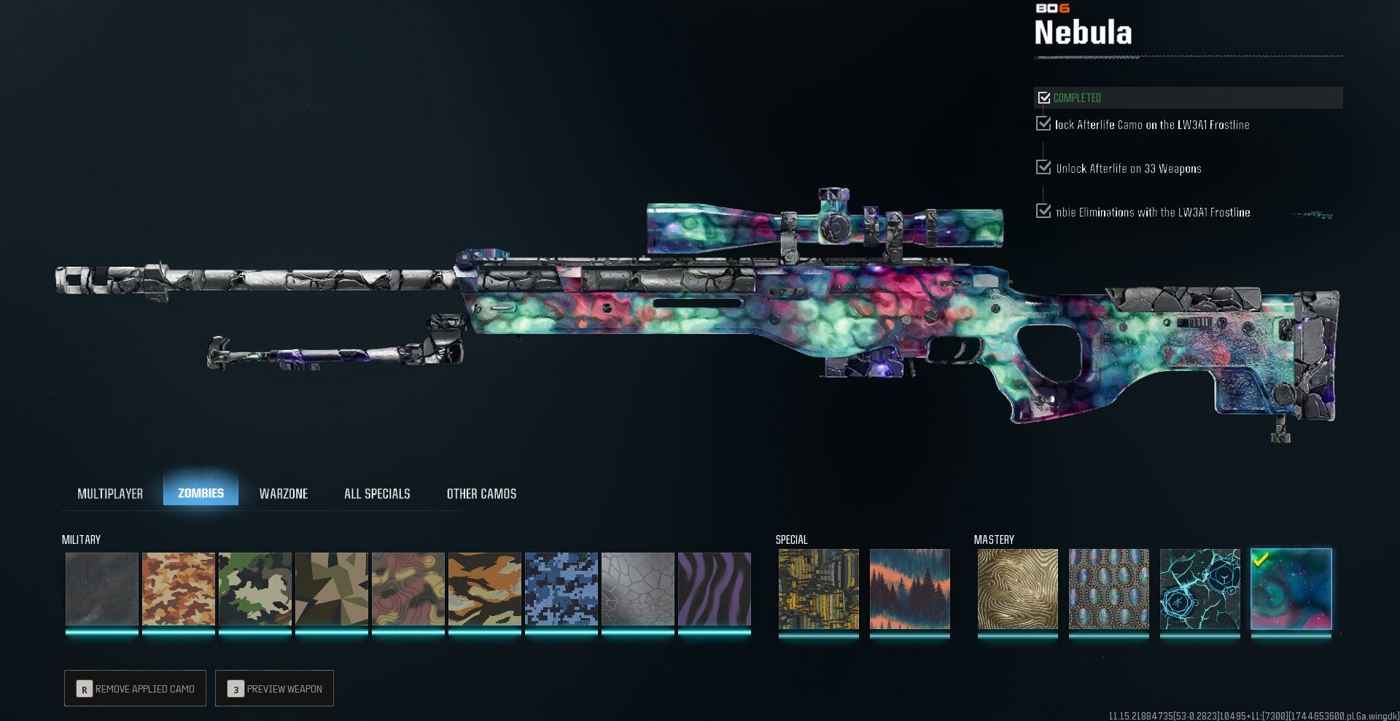
Task: Pick the cyan cracked-glow mastery camo
Action: click(x=1199, y=590)
